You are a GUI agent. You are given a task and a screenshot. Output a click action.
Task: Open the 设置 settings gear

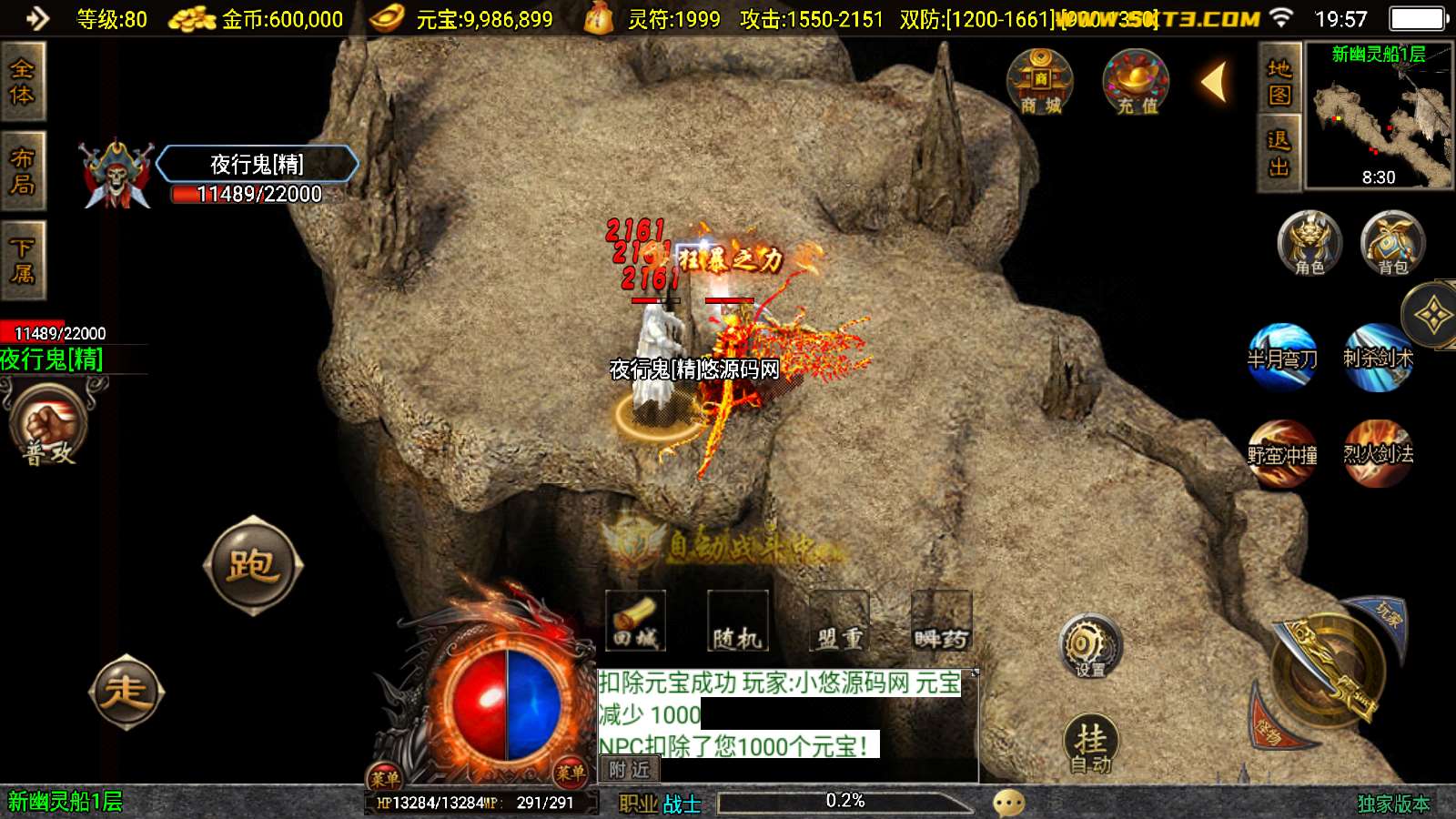click(x=1090, y=646)
